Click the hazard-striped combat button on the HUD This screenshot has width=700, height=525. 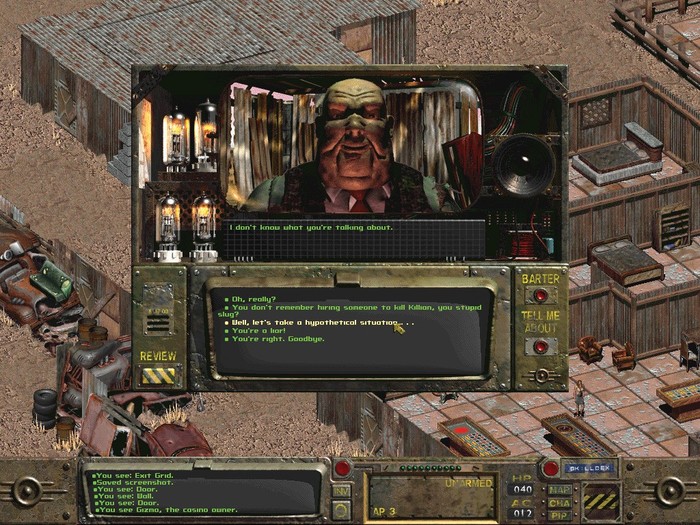[603, 498]
